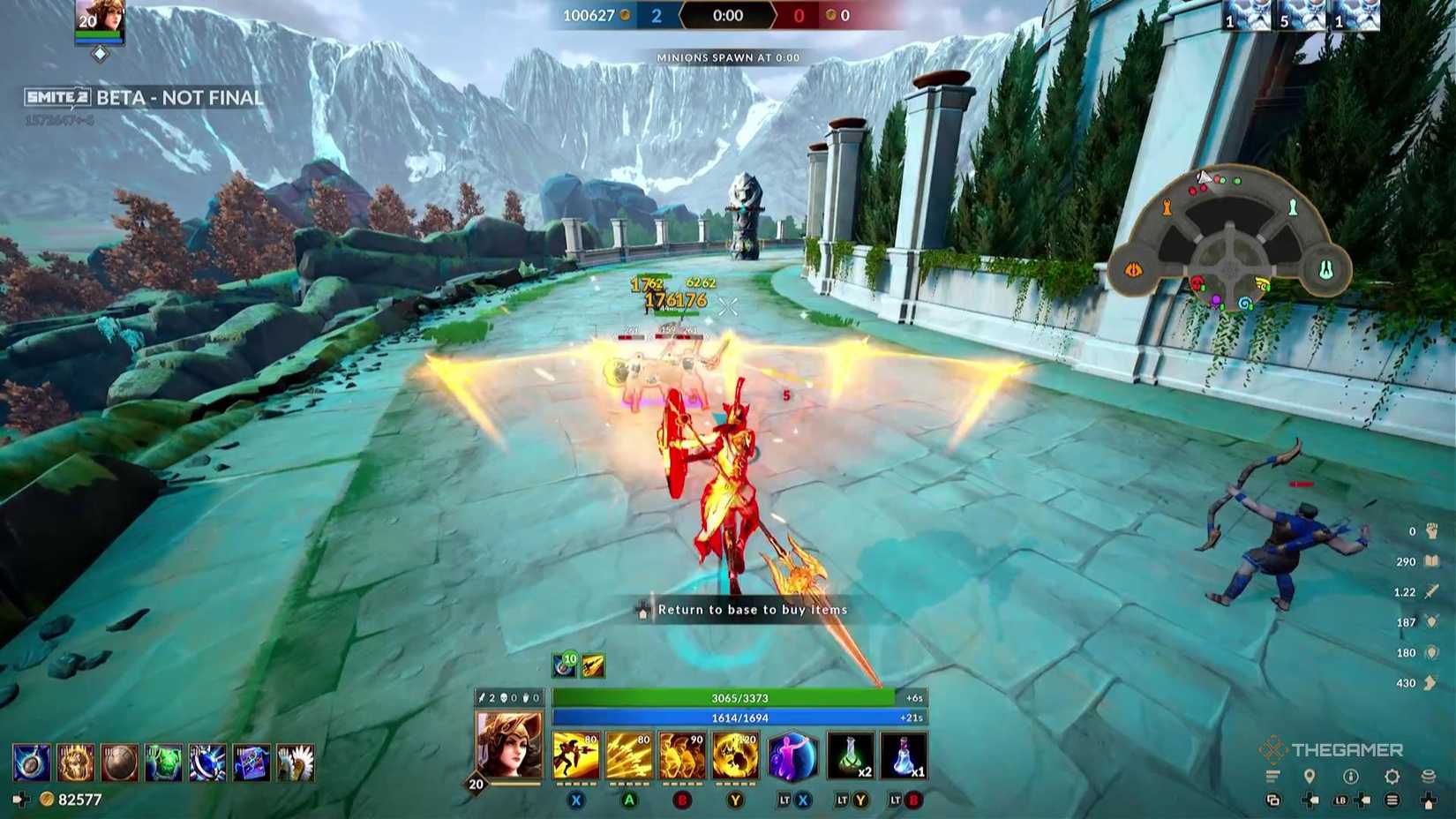
Task: Use the green healing potion consumable
Action: 849,757
